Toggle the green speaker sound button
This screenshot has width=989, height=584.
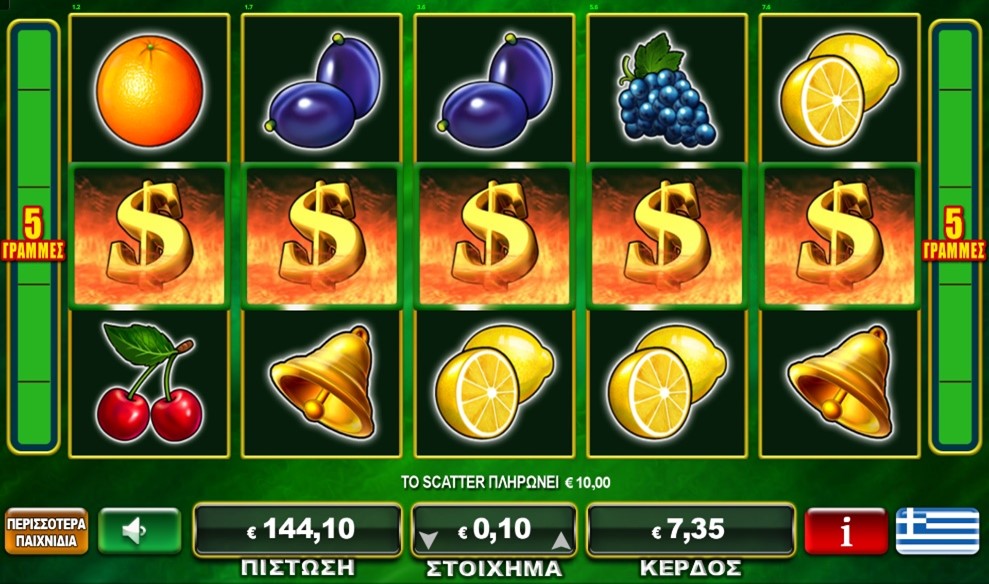point(139,531)
